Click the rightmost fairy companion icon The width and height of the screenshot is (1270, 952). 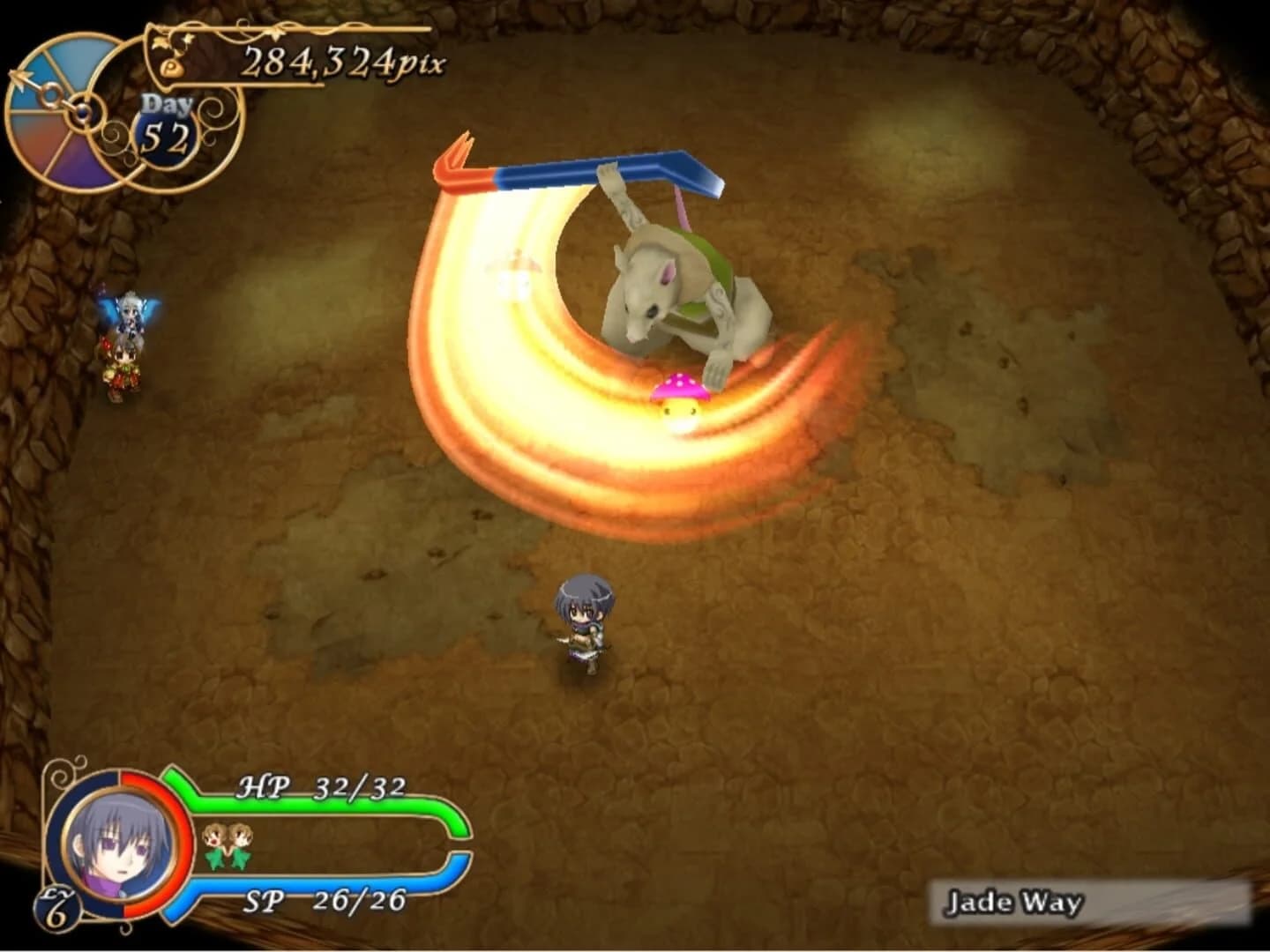click(240, 839)
